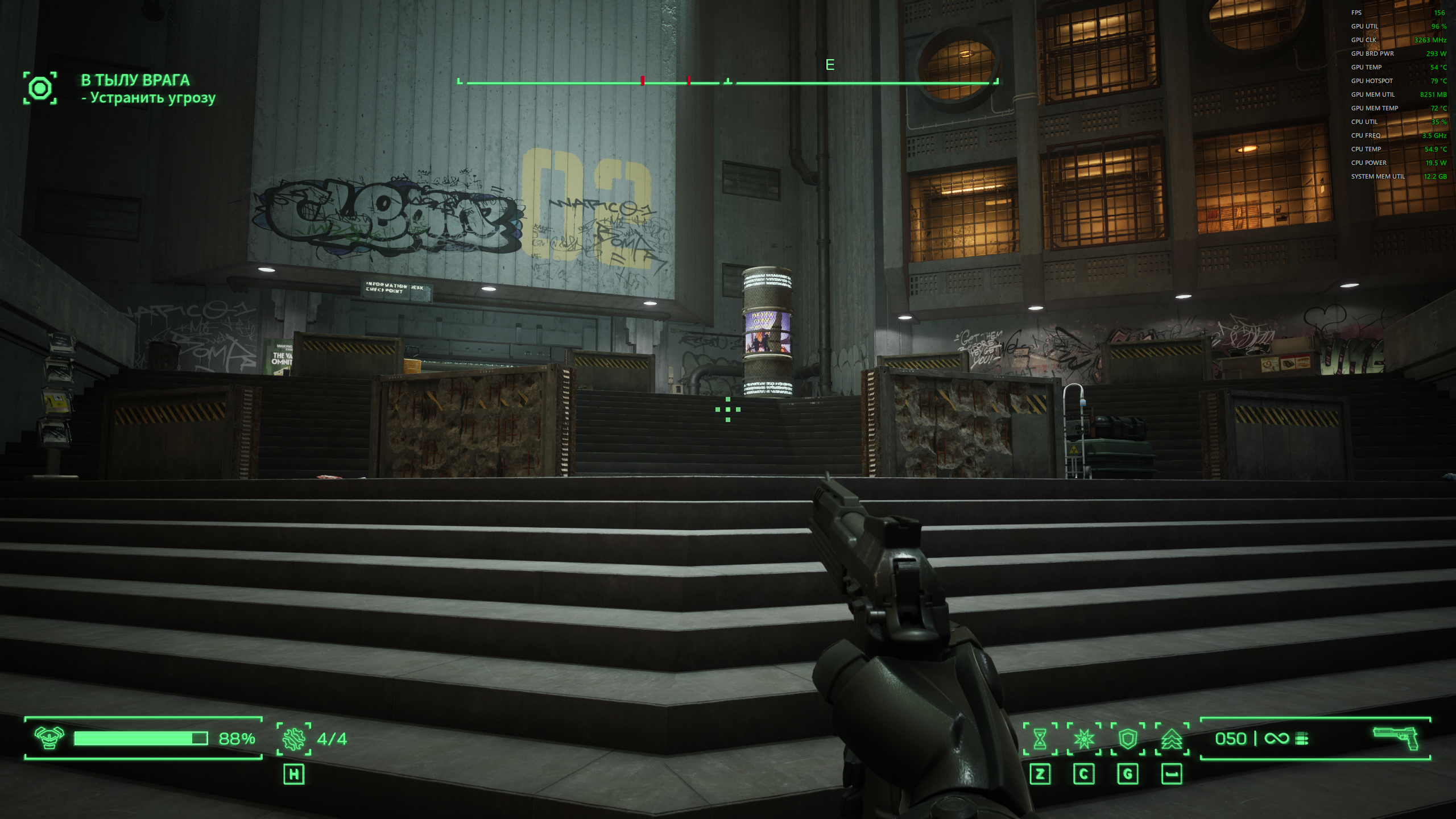This screenshot has width=1456, height=819.
Task: Trigger the starburst shockwave ability
Action: coord(1084,739)
